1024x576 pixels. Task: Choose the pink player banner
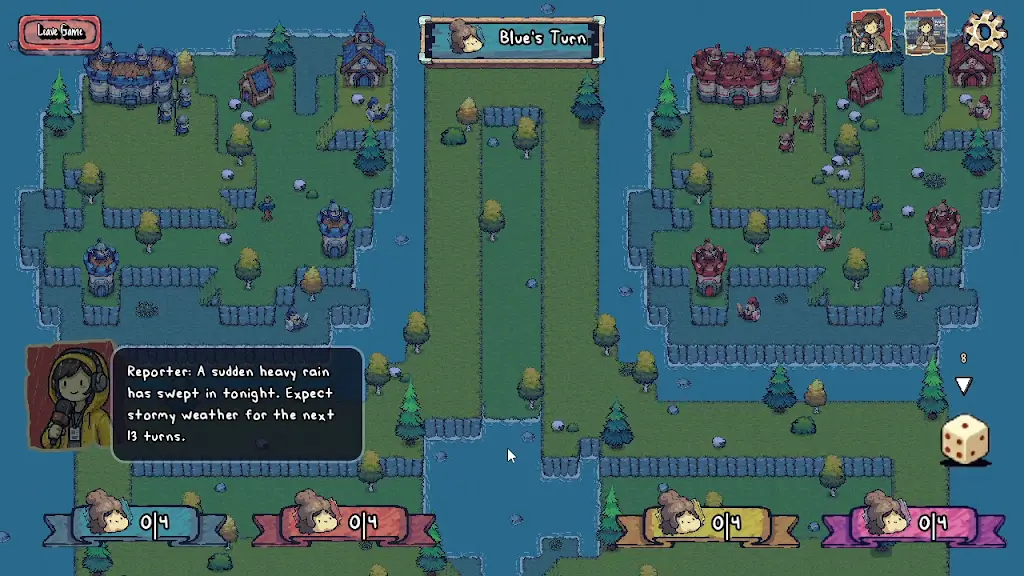[x=913, y=520]
